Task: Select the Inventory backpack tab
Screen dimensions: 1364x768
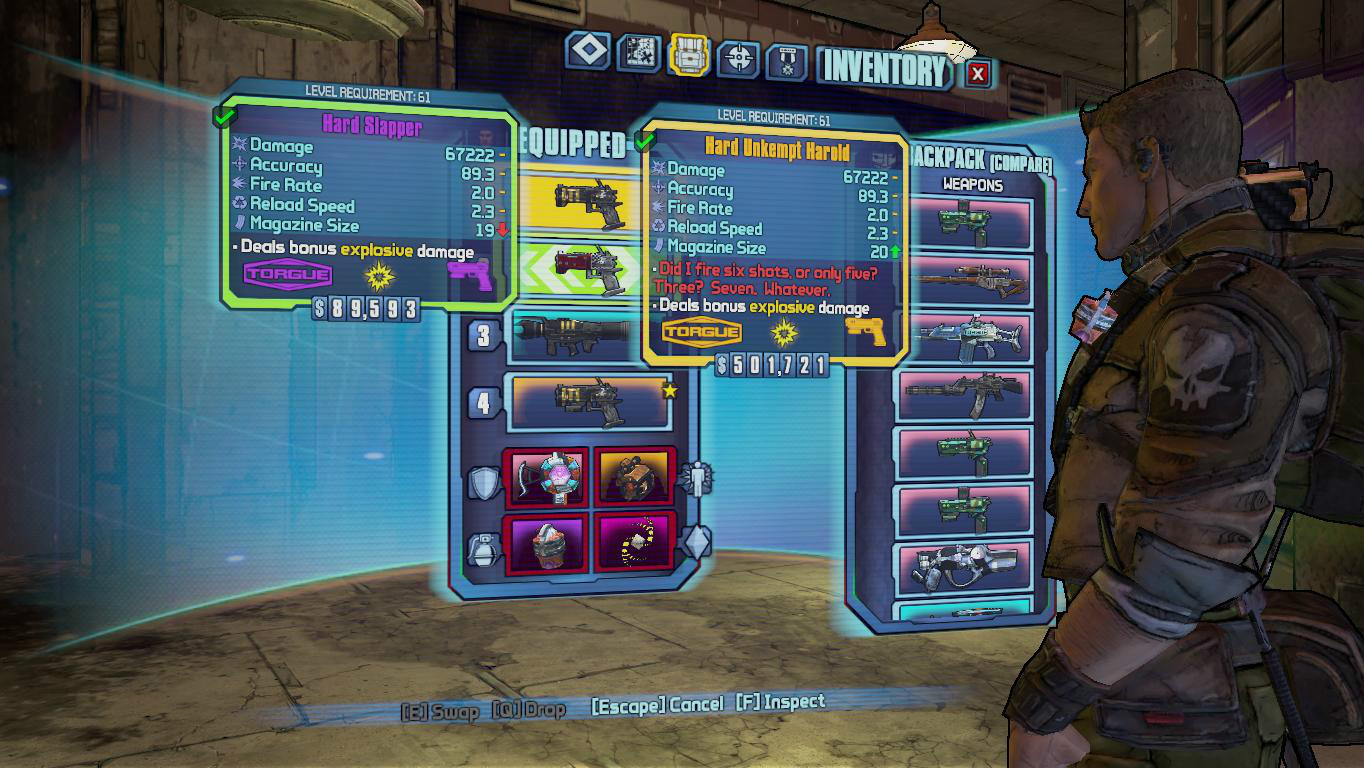Action: [690, 55]
